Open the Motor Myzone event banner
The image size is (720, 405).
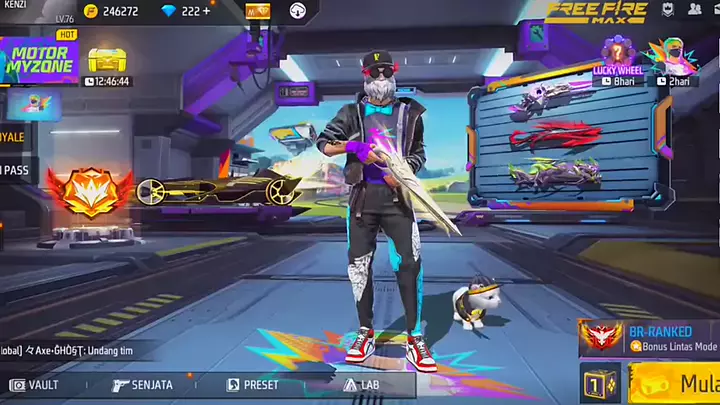tap(38, 62)
